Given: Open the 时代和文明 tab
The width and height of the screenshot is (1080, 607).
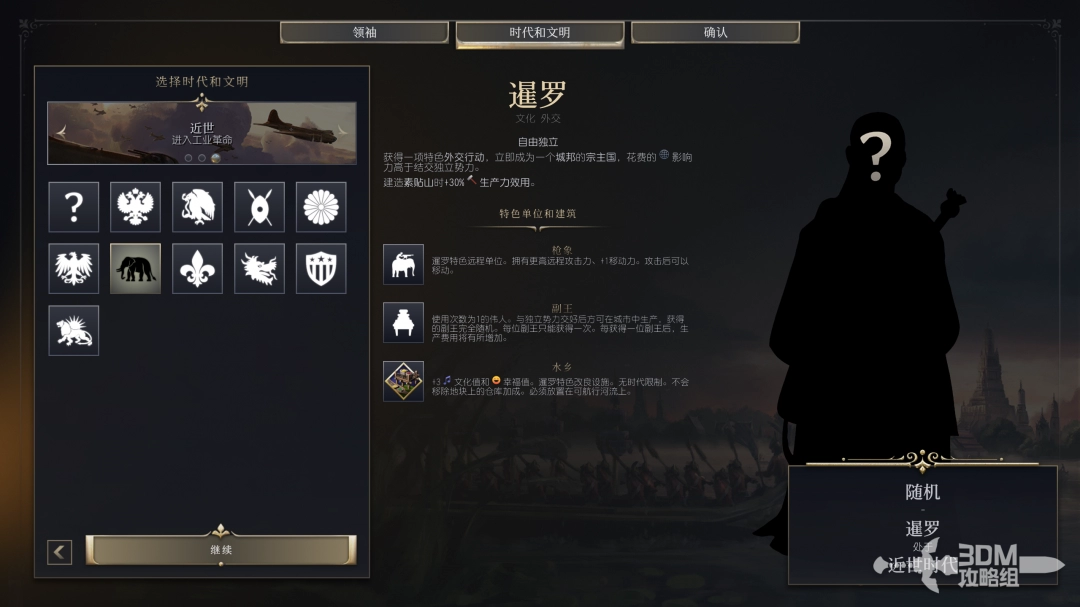Looking at the screenshot, I should (x=539, y=33).
